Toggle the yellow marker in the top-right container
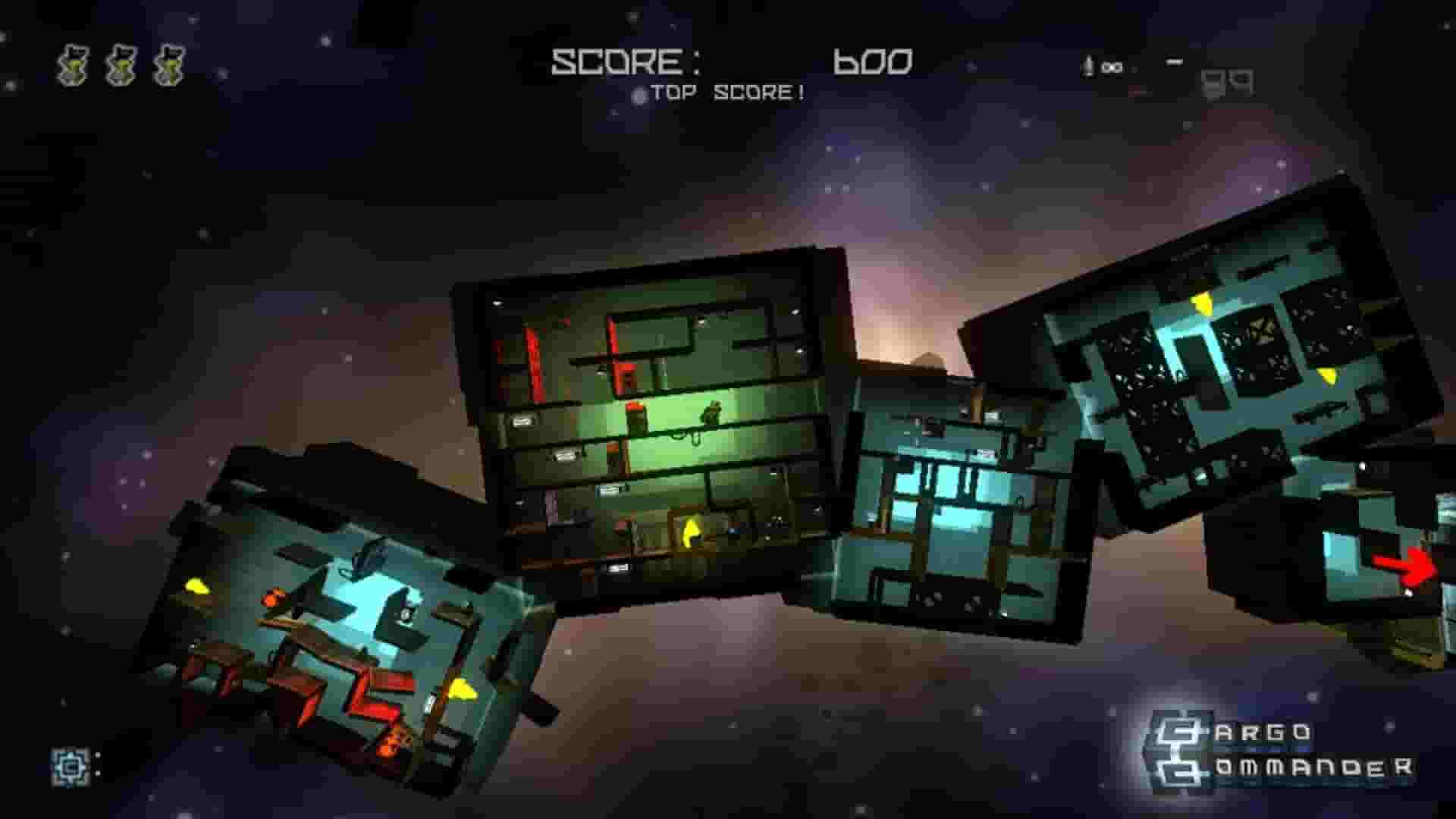 1203,303
